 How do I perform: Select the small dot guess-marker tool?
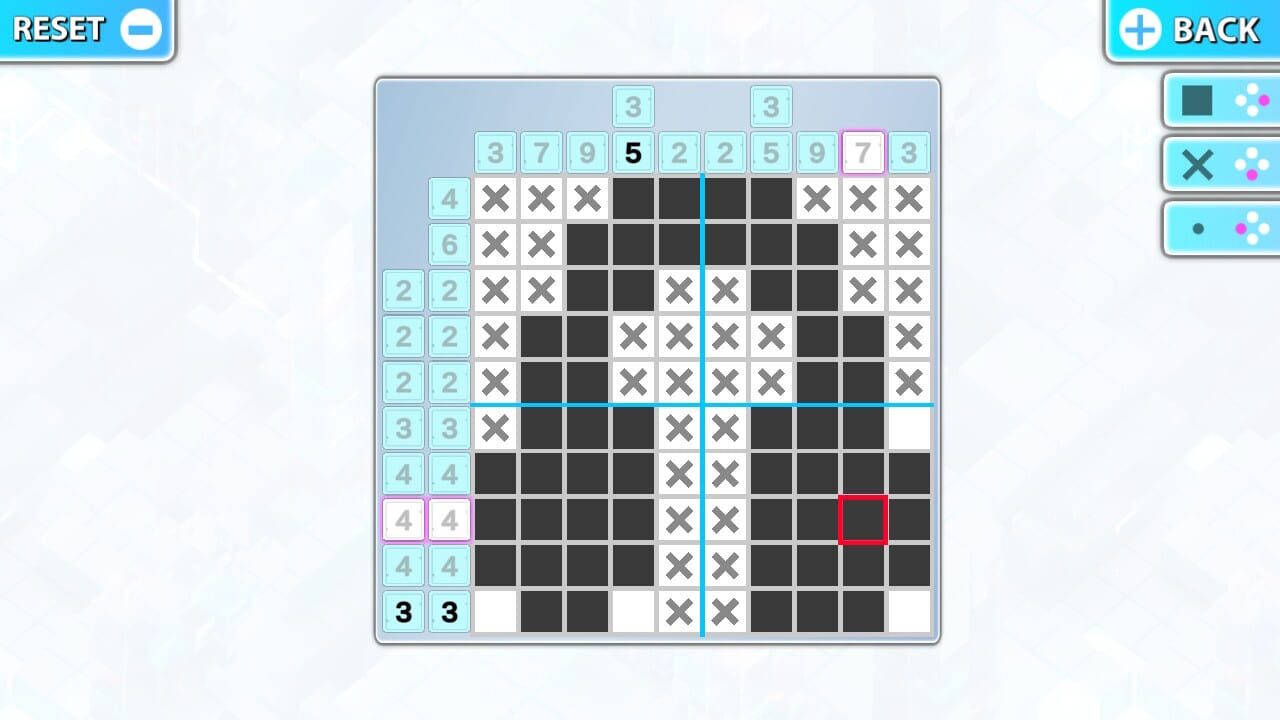pos(1196,227)
